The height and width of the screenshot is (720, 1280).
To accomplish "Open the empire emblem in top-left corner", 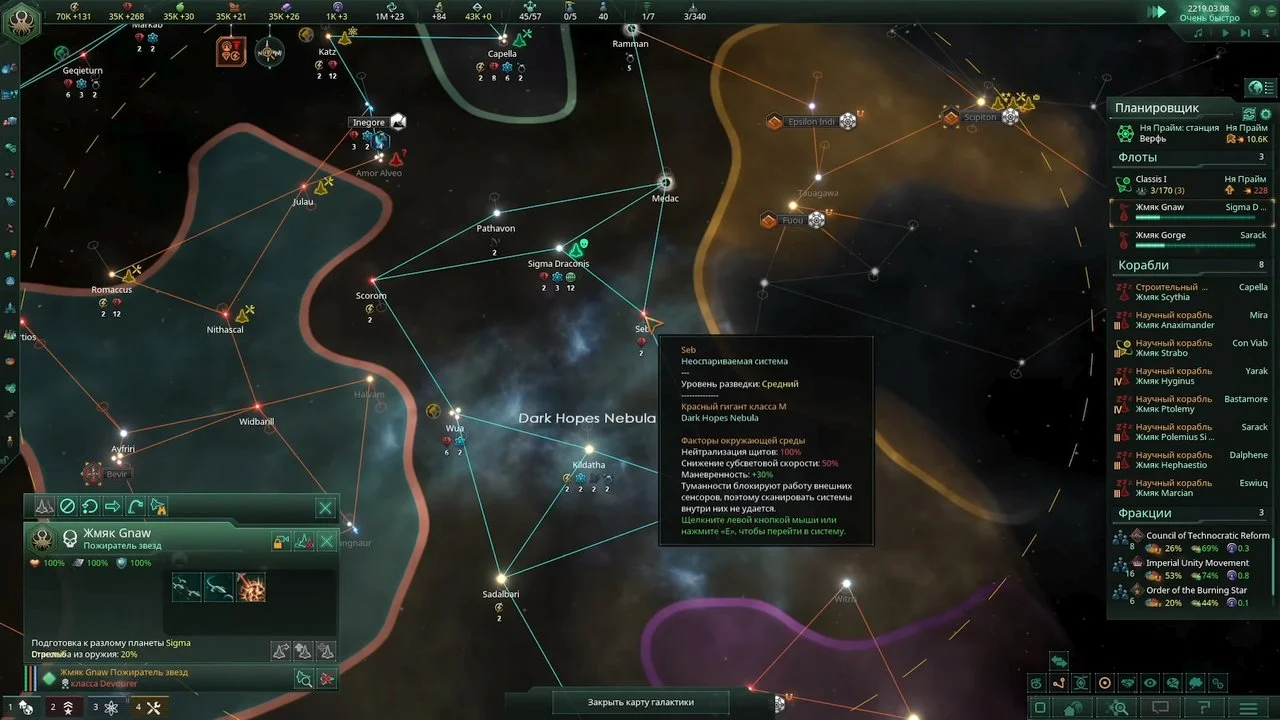I will (x=21, y=22).
